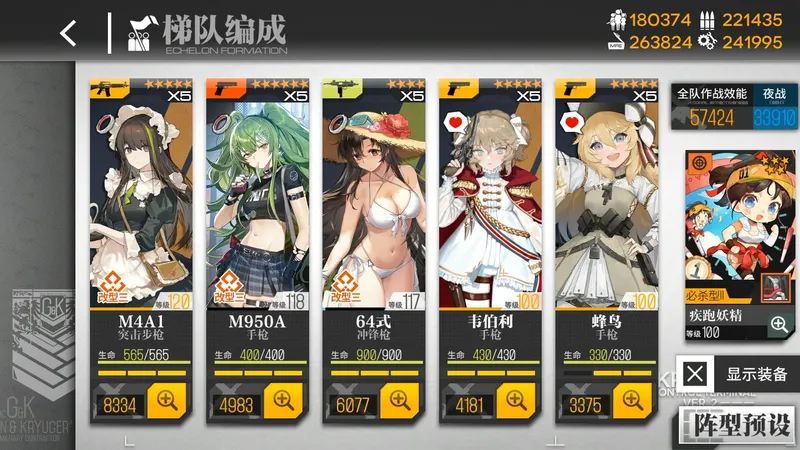Open the 蜂鸟 doll card

(606, 200)
